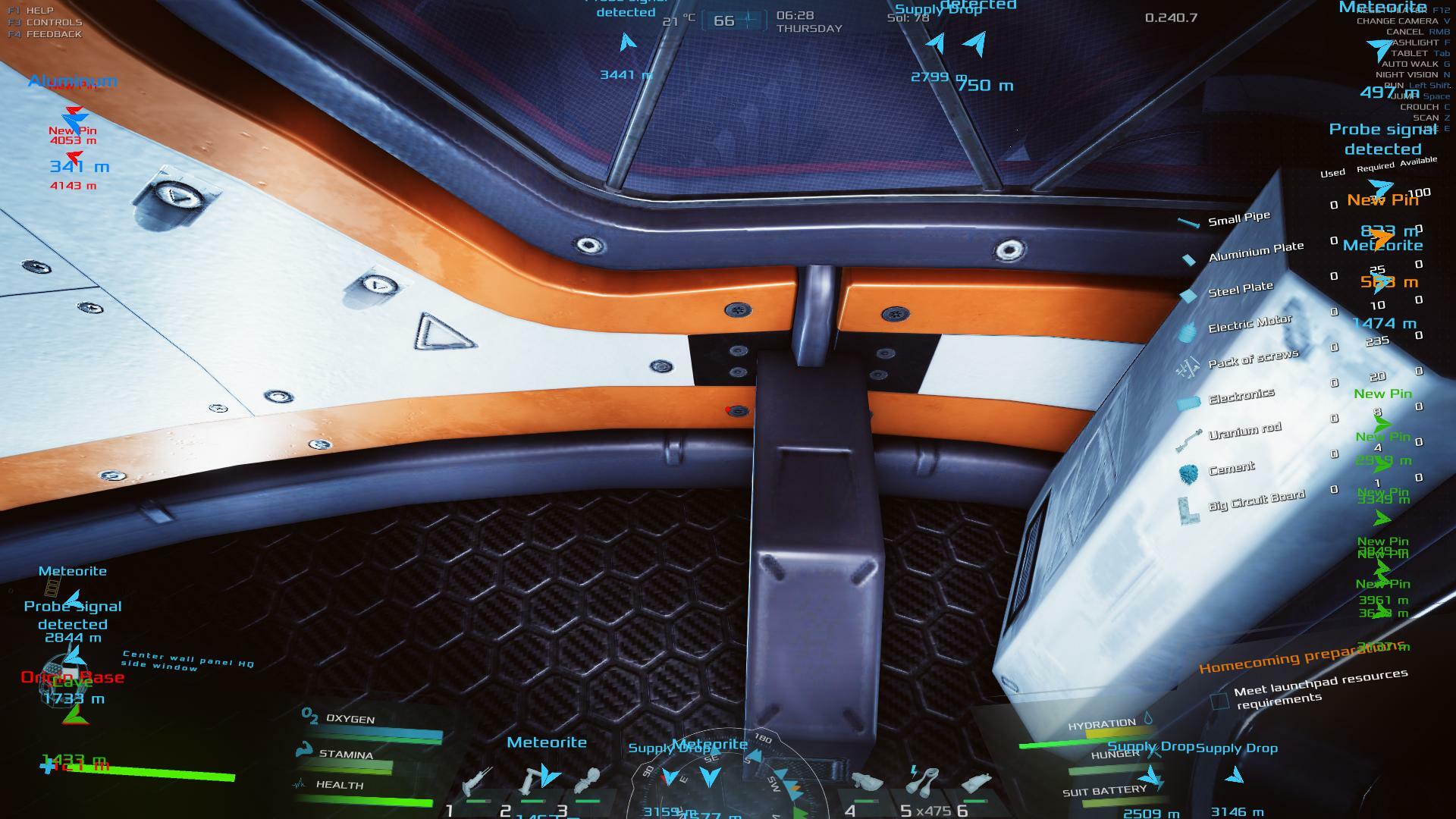Open the Homecoming preparation quest title
The image size is (1456, 819).
[x=1303, y=657]
